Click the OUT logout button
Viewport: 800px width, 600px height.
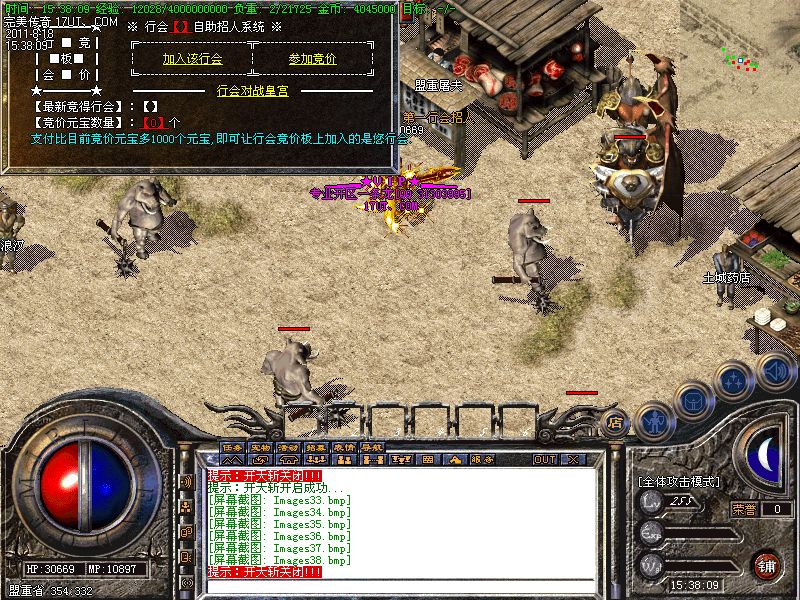click(x=545, y=460)
